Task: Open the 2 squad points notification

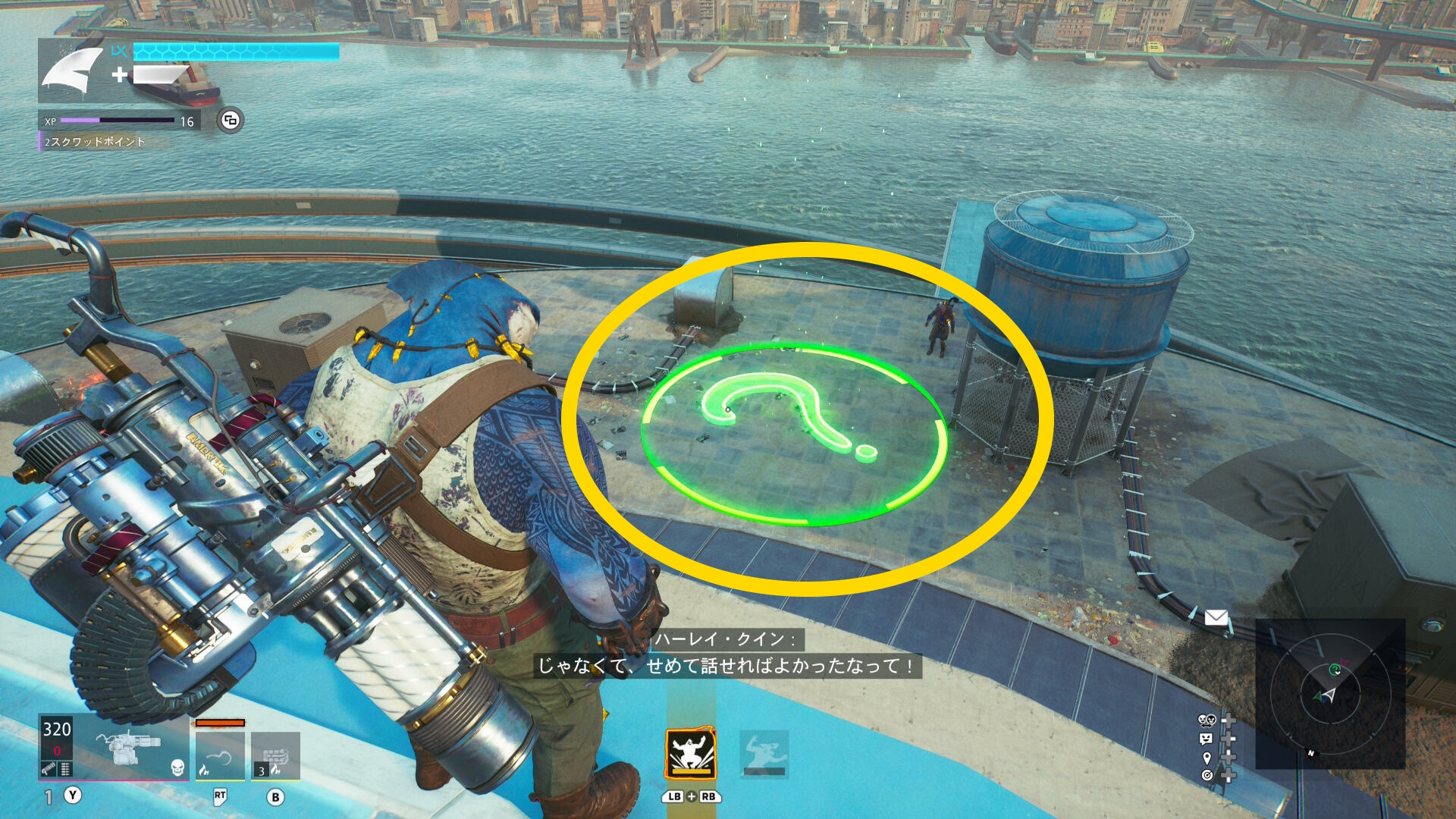Action: pyautogui.click(x=95, y=142)
